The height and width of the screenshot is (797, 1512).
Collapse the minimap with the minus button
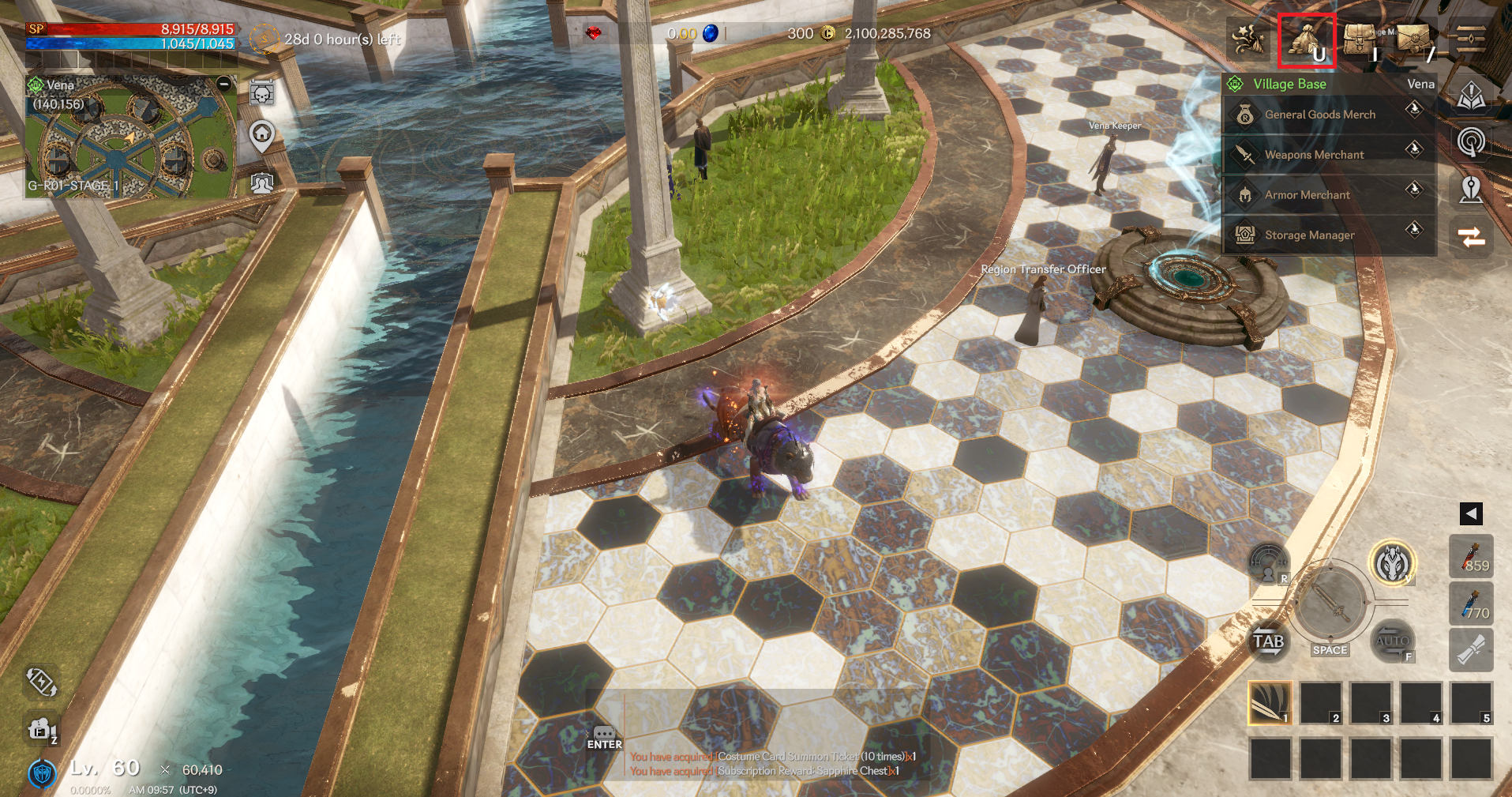coord(224,84)
